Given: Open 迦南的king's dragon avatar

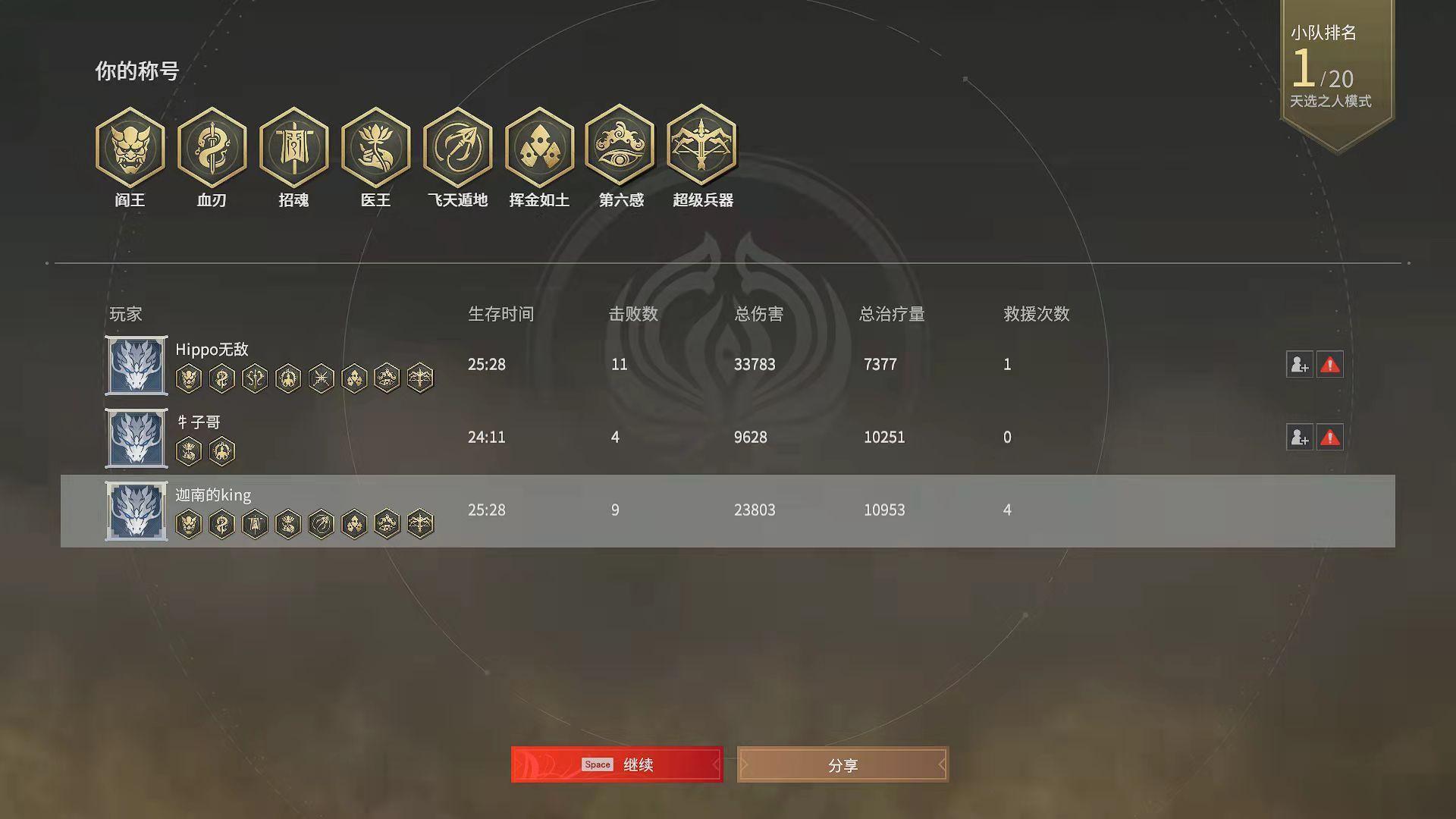Looking at the screenshot, I should [x=136, y=511].
